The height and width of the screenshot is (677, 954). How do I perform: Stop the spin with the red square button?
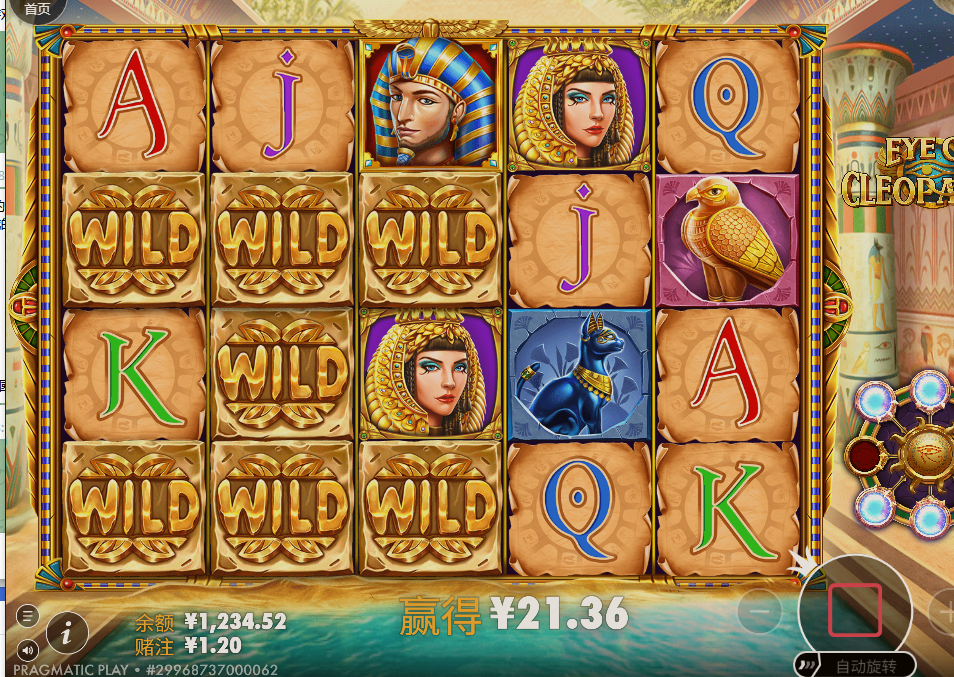coord(854,610)
